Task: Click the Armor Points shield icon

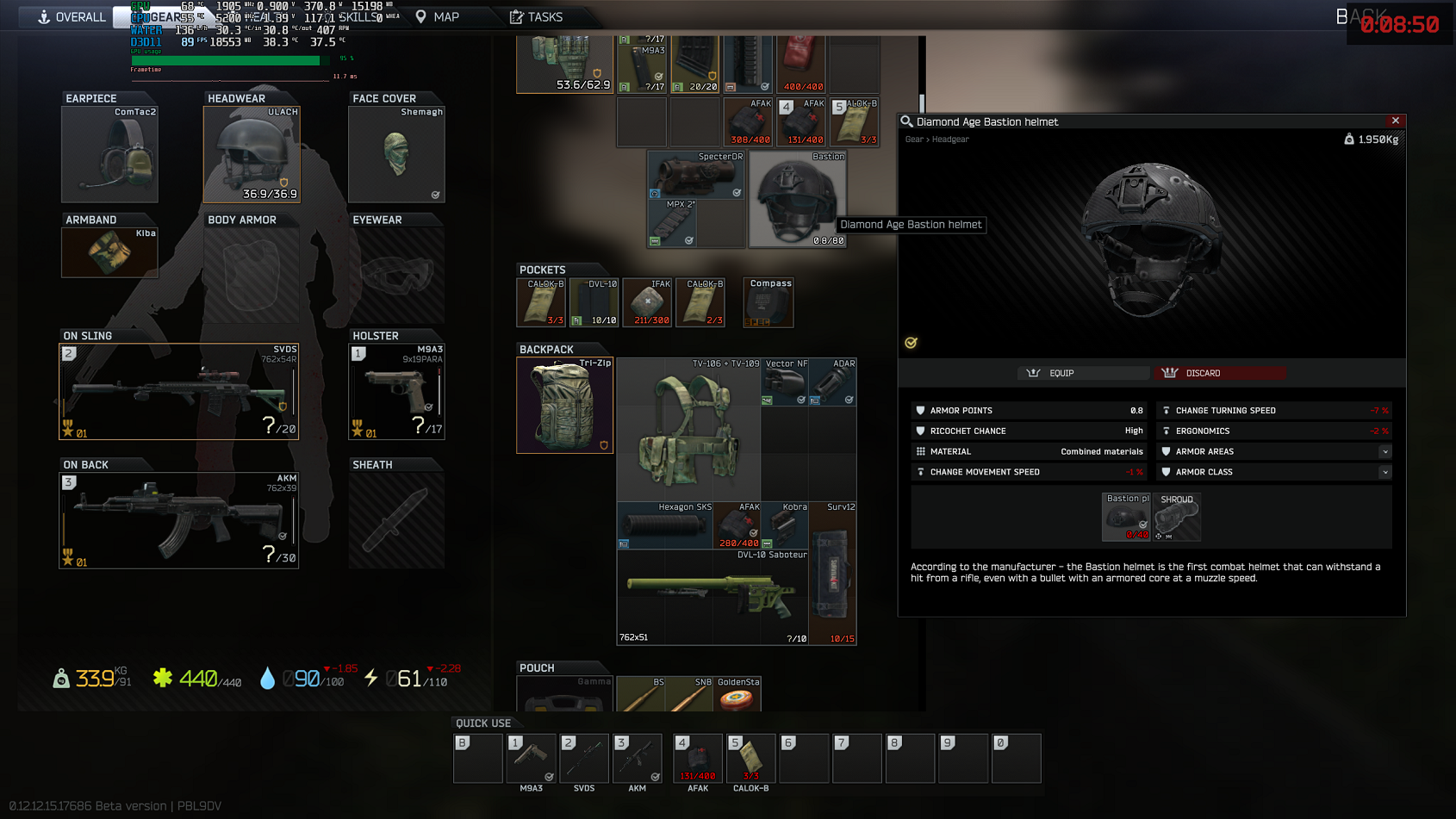Action: (921, 410)
